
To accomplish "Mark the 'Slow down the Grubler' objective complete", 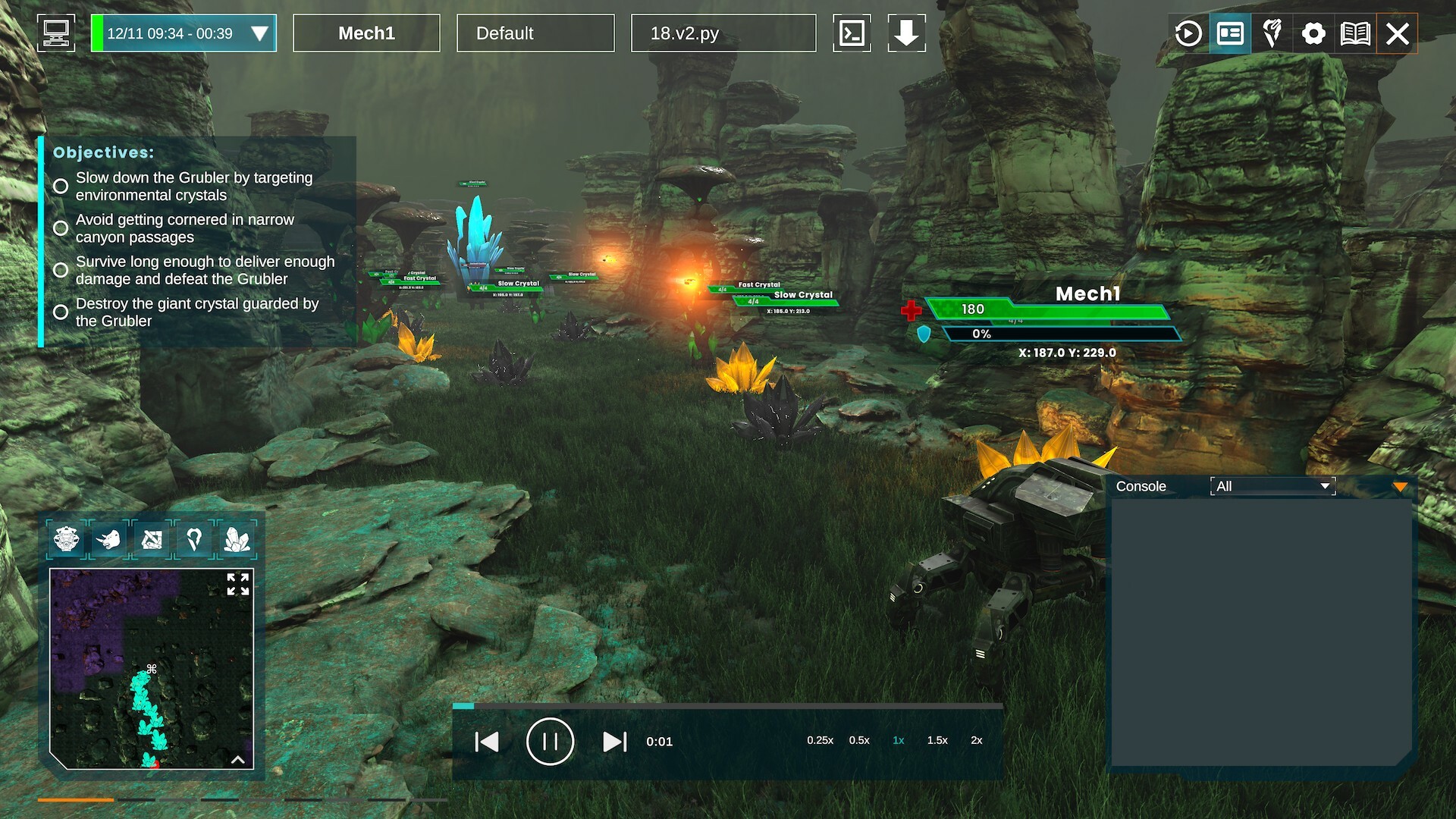I will point(60,186).
